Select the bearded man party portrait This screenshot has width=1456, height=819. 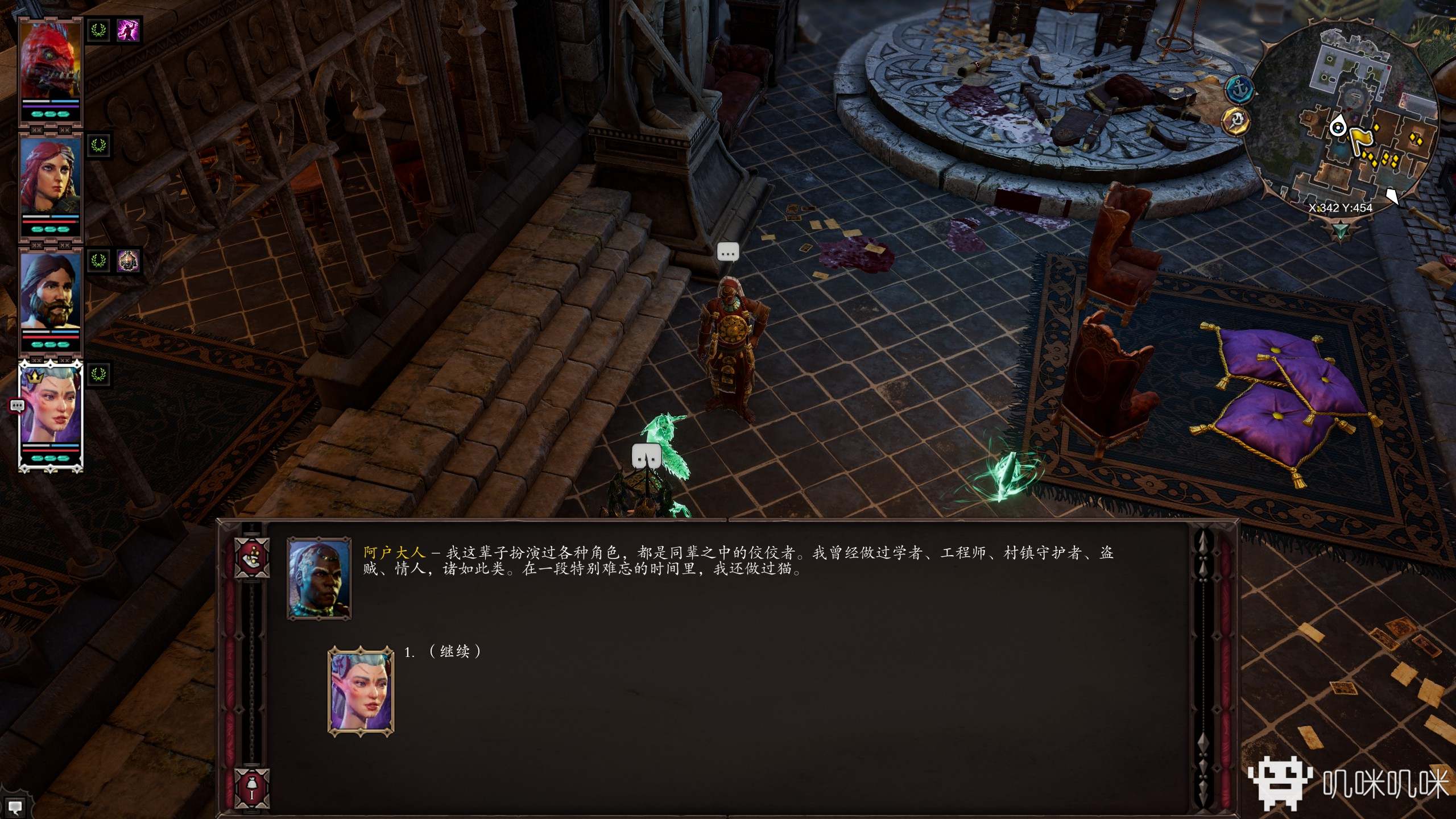pyautogui.click(x=51, y=291)
